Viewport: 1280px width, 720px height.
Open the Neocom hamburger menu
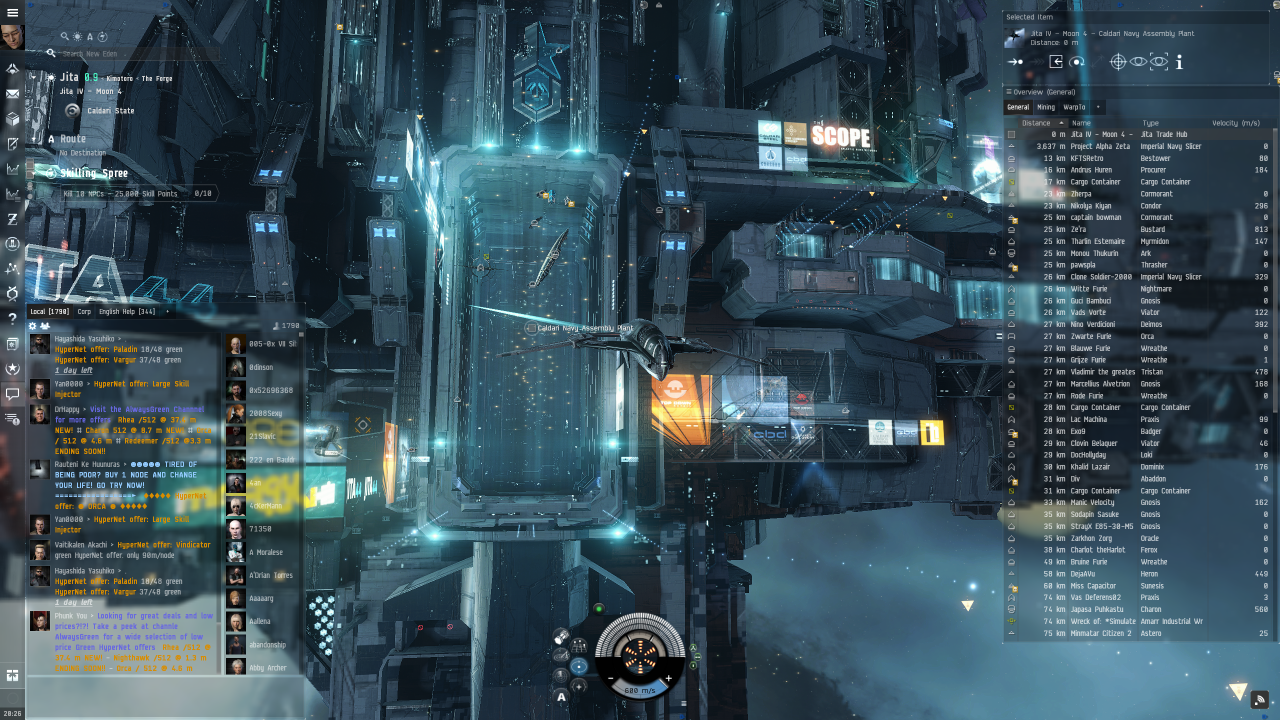(x=13, y=13)
